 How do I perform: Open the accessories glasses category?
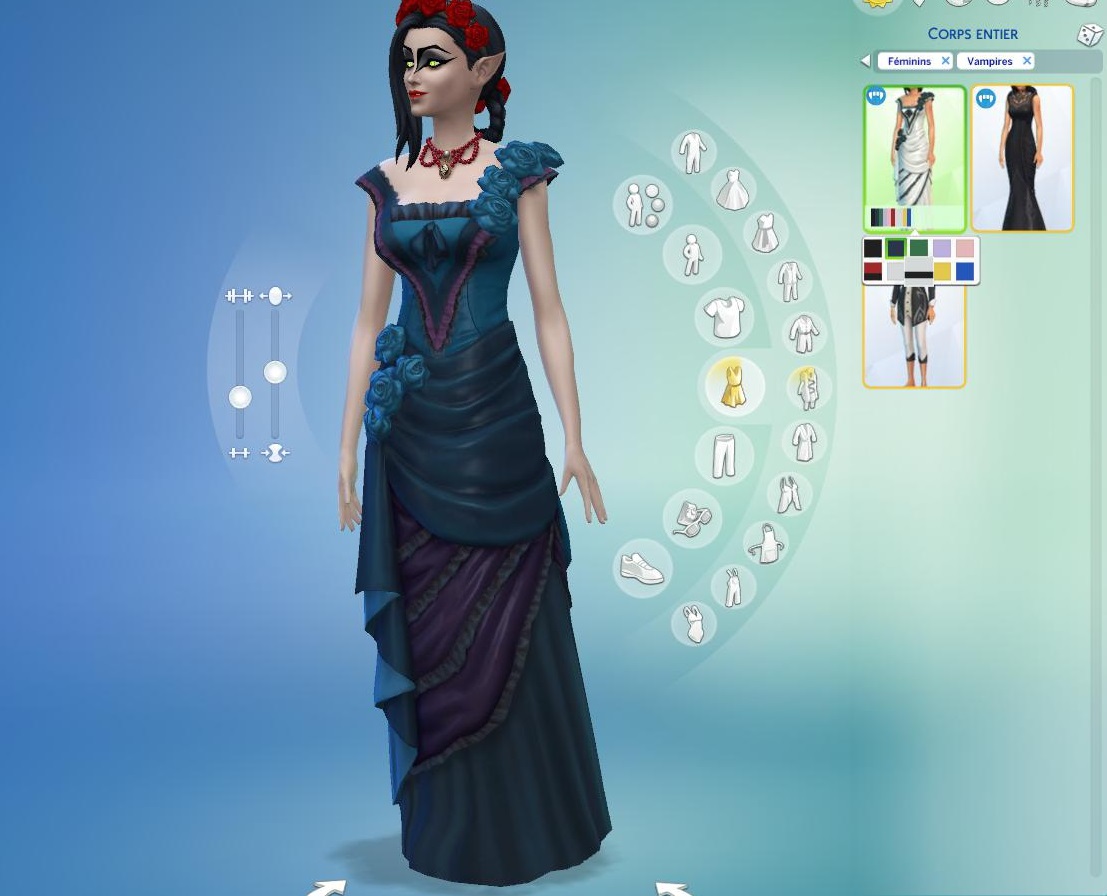(x=690, y=518)
